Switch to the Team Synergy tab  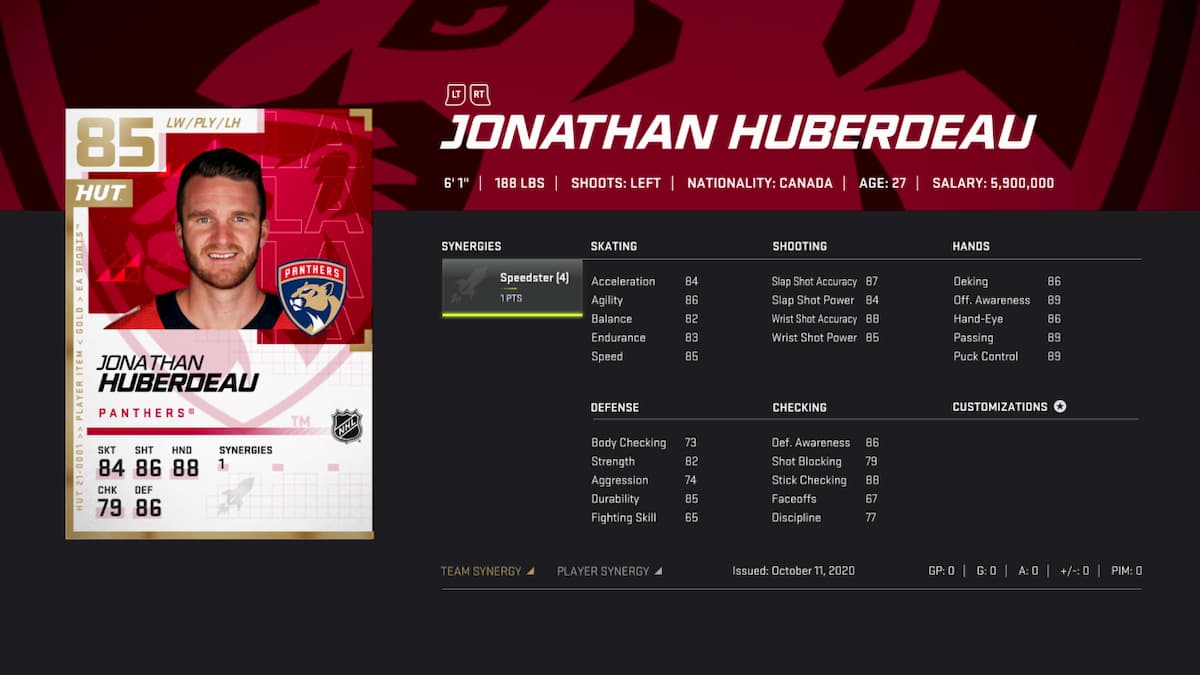coord(487,571)
